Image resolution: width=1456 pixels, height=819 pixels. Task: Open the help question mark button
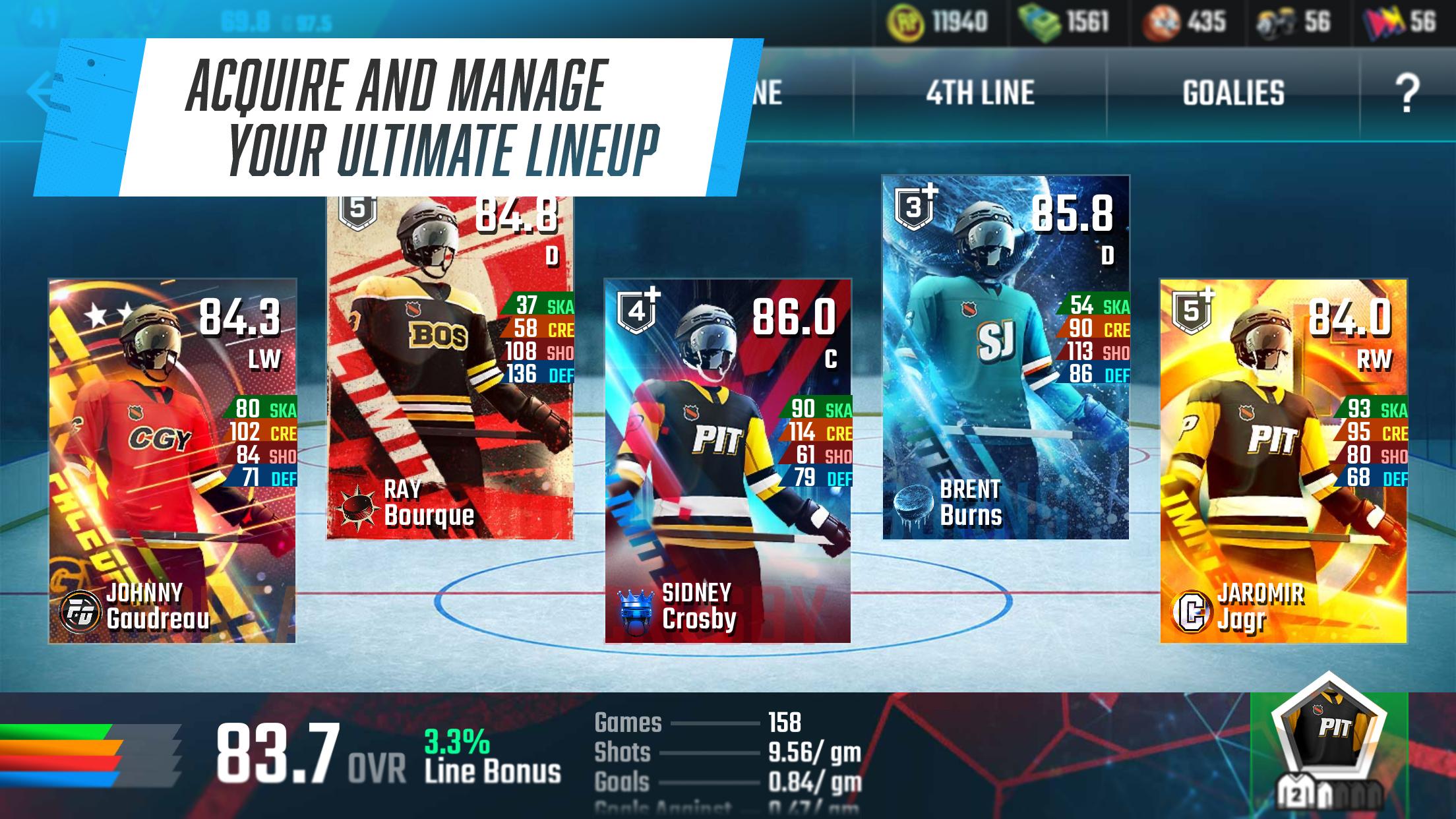click(x=1407, y=94)
